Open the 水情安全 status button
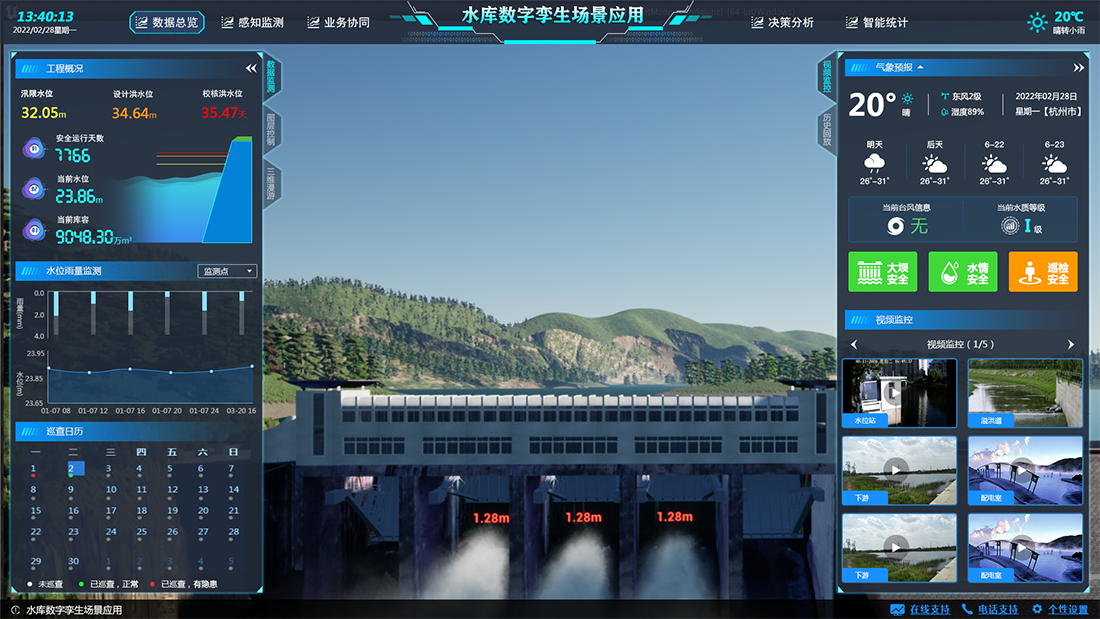 tap(962, 272)
